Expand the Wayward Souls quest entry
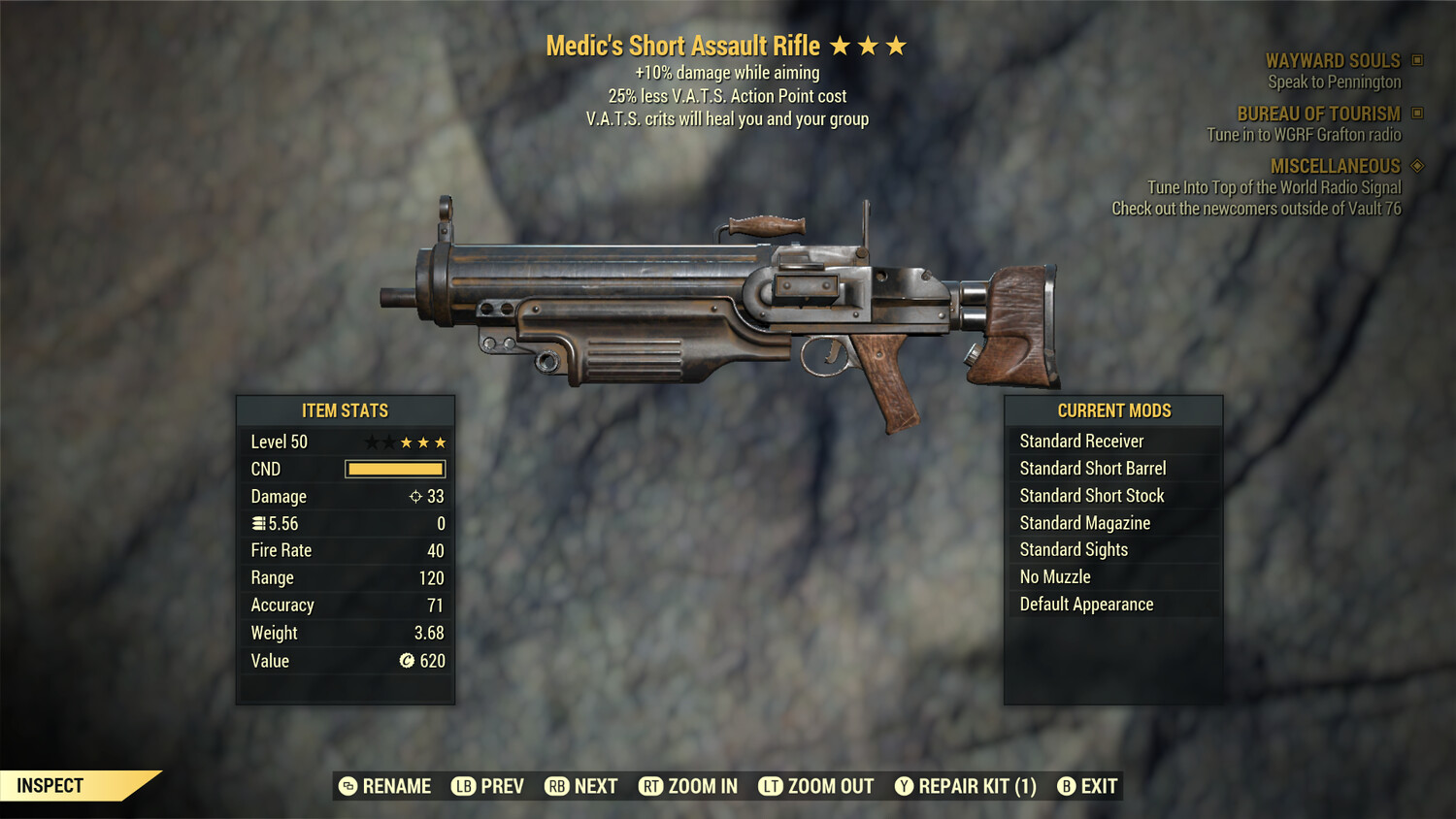The height and width of the screenshot is (819, 1456). [x=1333, y=60]
